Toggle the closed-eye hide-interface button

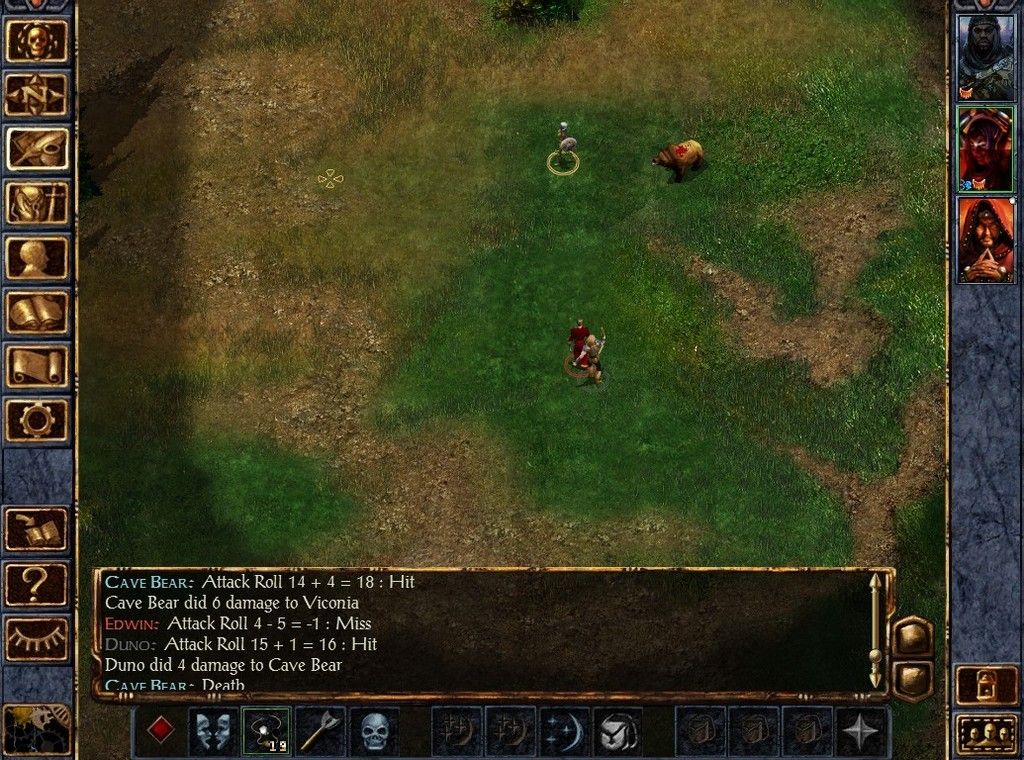(38, 638)
